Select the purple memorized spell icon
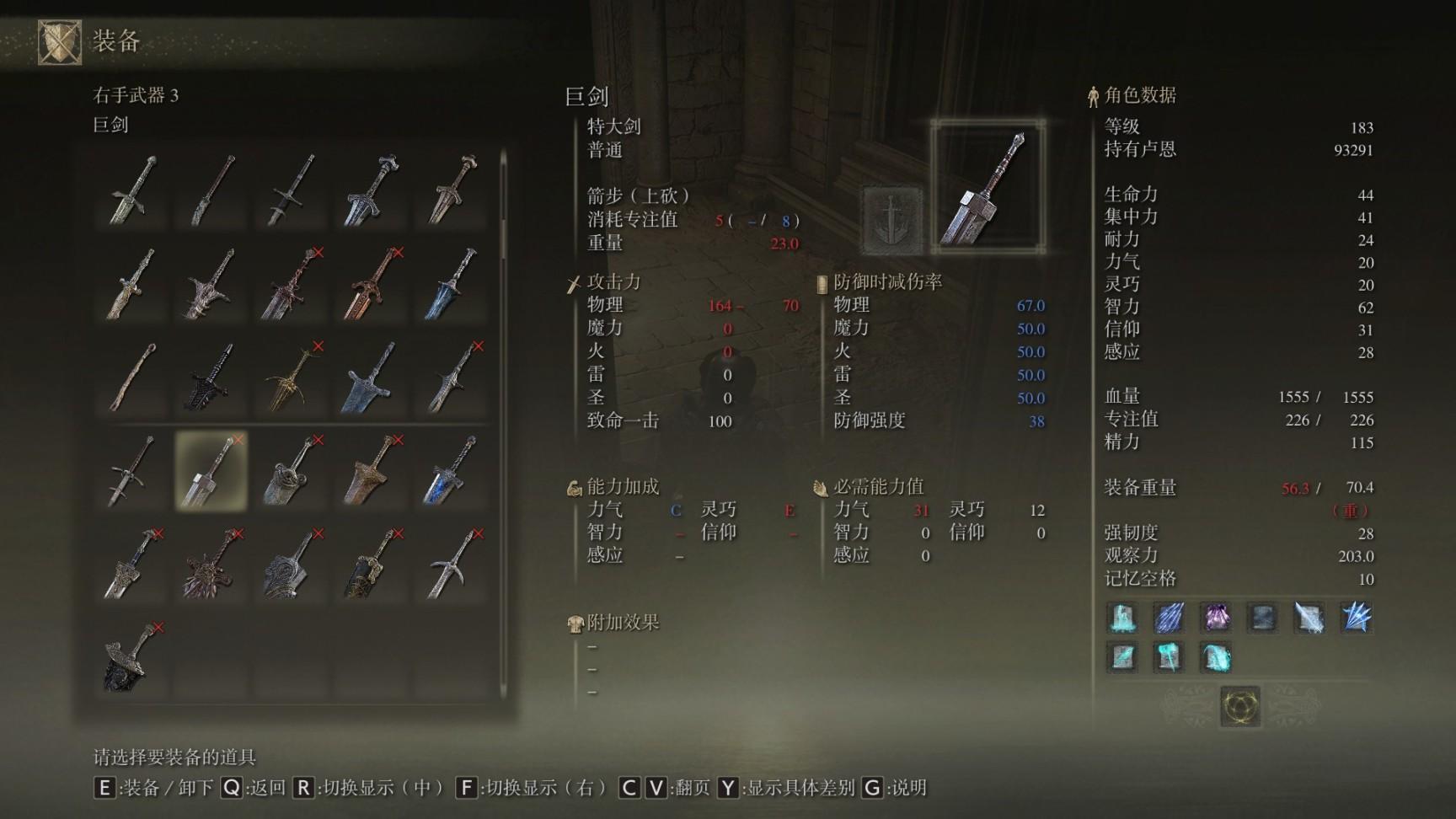 pos(1215,618)
